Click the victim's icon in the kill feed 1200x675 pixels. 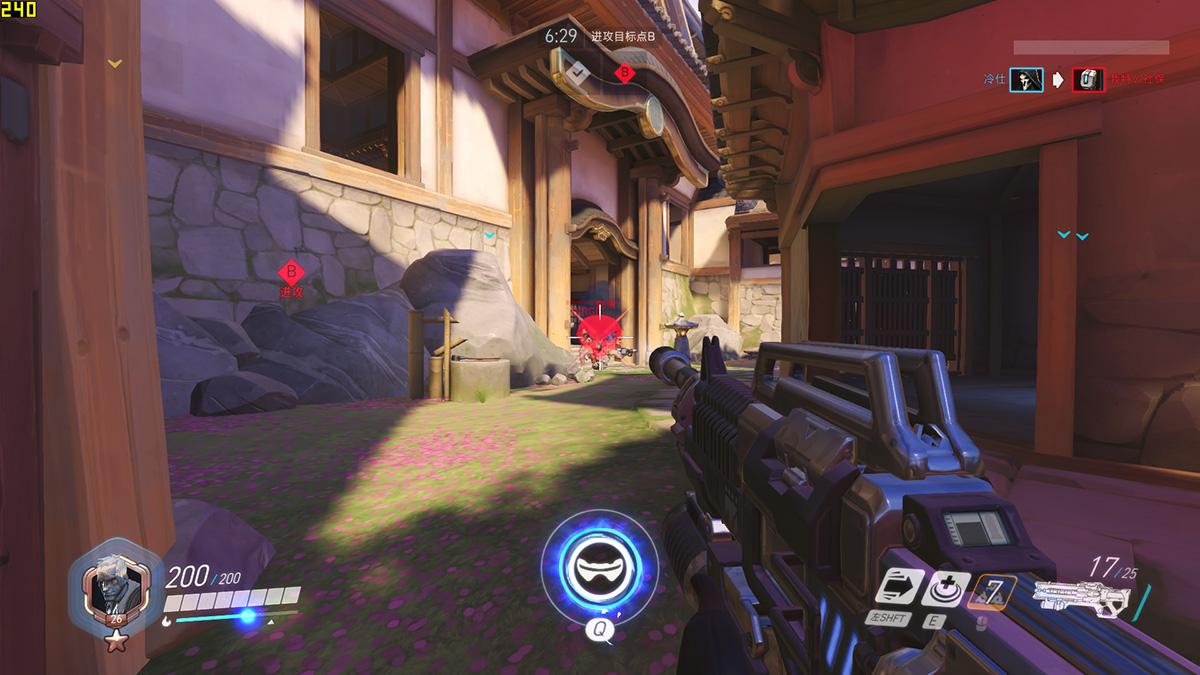(x=1088, y=80)
